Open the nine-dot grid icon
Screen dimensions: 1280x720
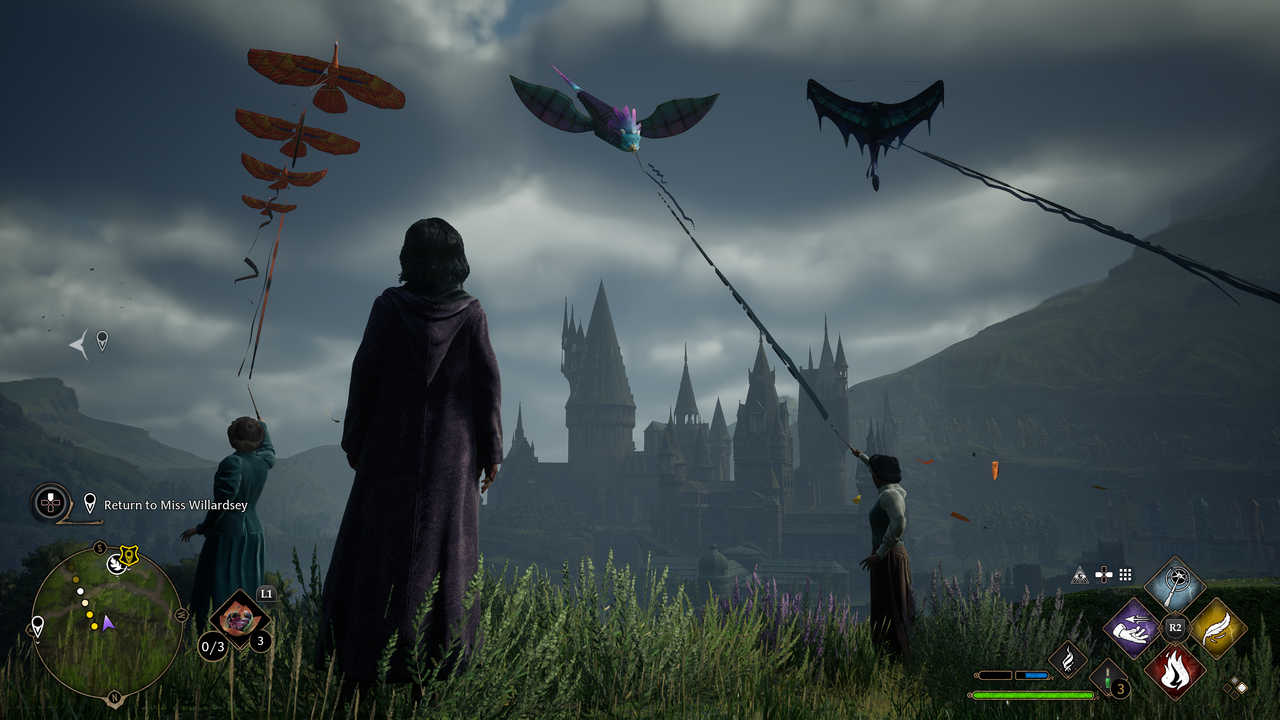[1126, 575]
